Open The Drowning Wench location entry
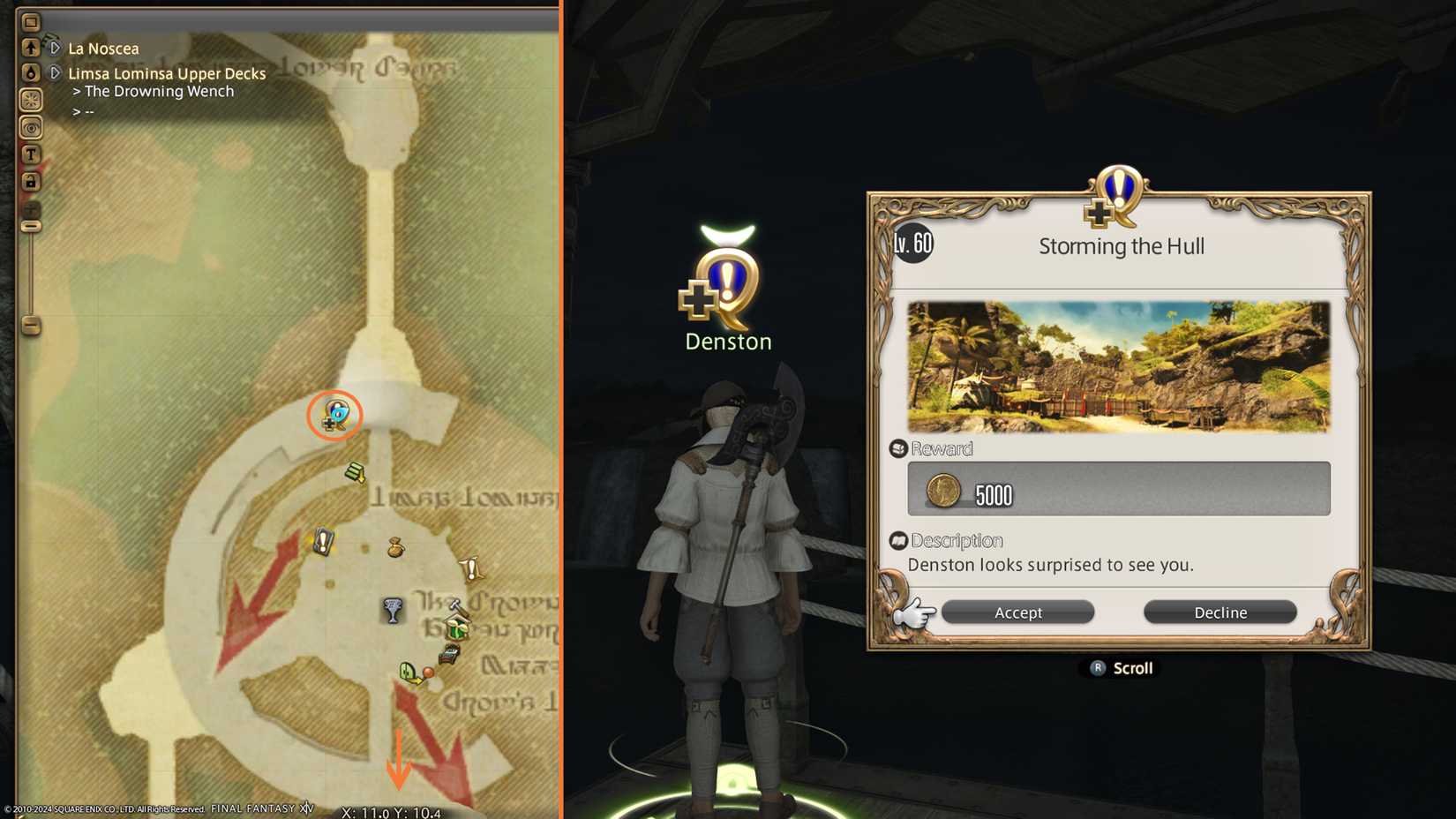Image resolution: width=1456 pixels, height=819 pixels. [x=159, y=91]
